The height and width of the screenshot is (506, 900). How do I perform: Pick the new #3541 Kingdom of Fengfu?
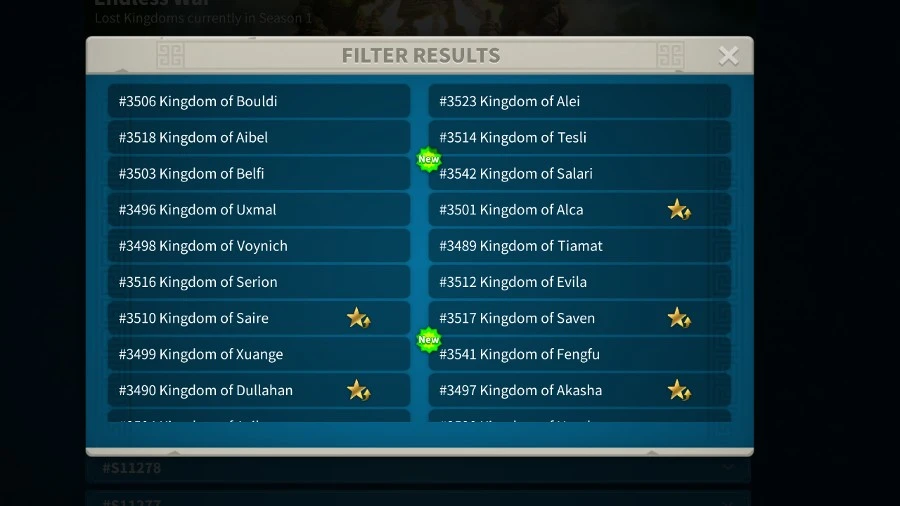pyautogui.click(x=580, y=354)
